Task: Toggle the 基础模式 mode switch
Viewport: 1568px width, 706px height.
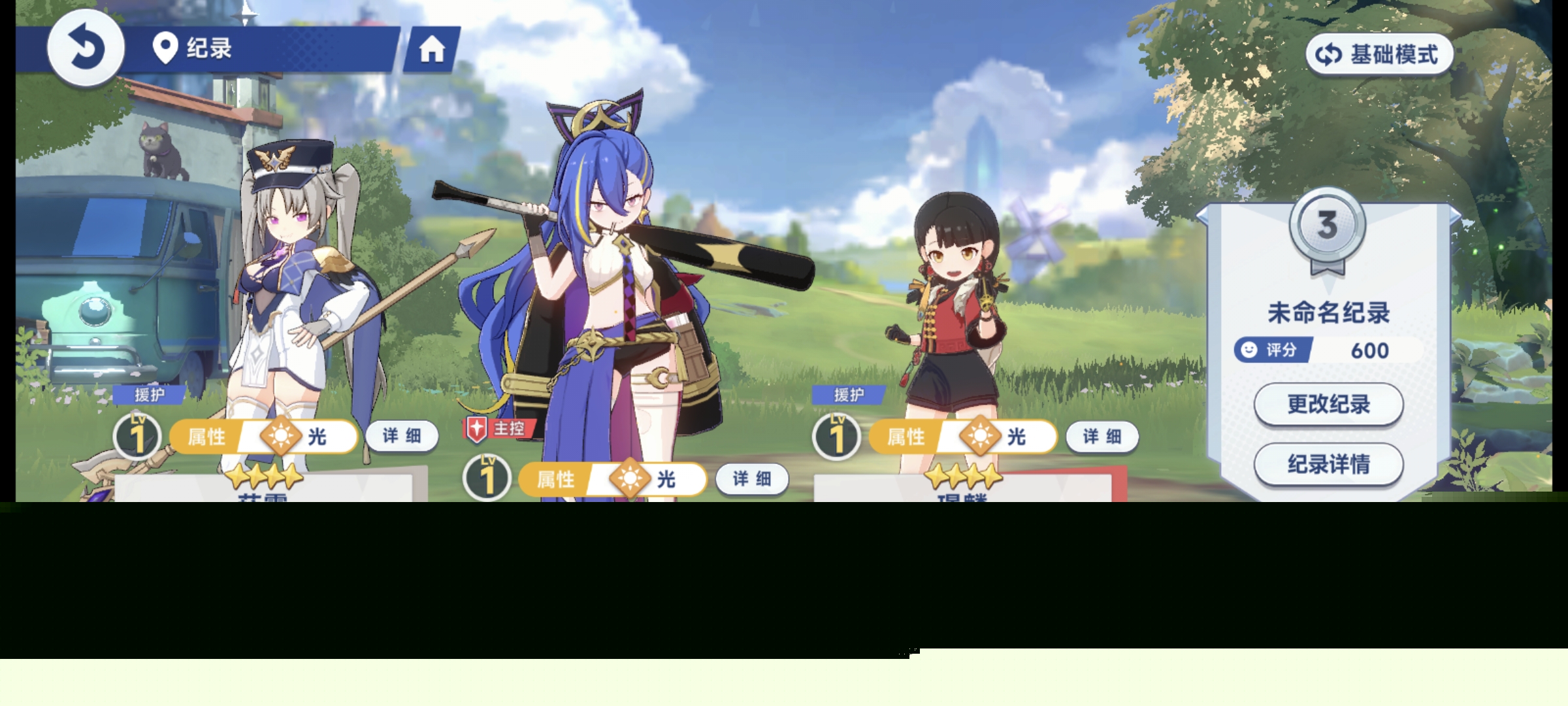Action: [1379, 54]
